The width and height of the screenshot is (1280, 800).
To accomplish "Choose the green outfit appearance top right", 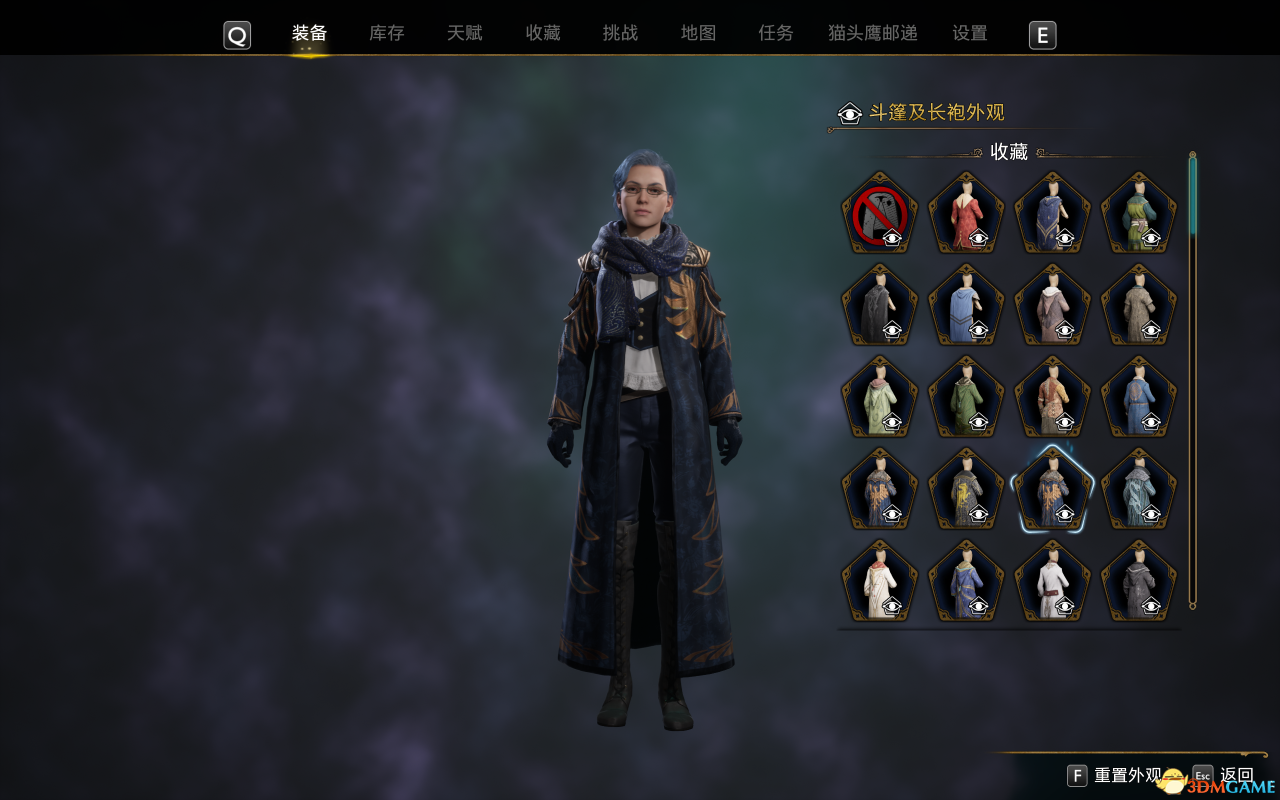I will pyautogui.click(x=1137, y=210).
